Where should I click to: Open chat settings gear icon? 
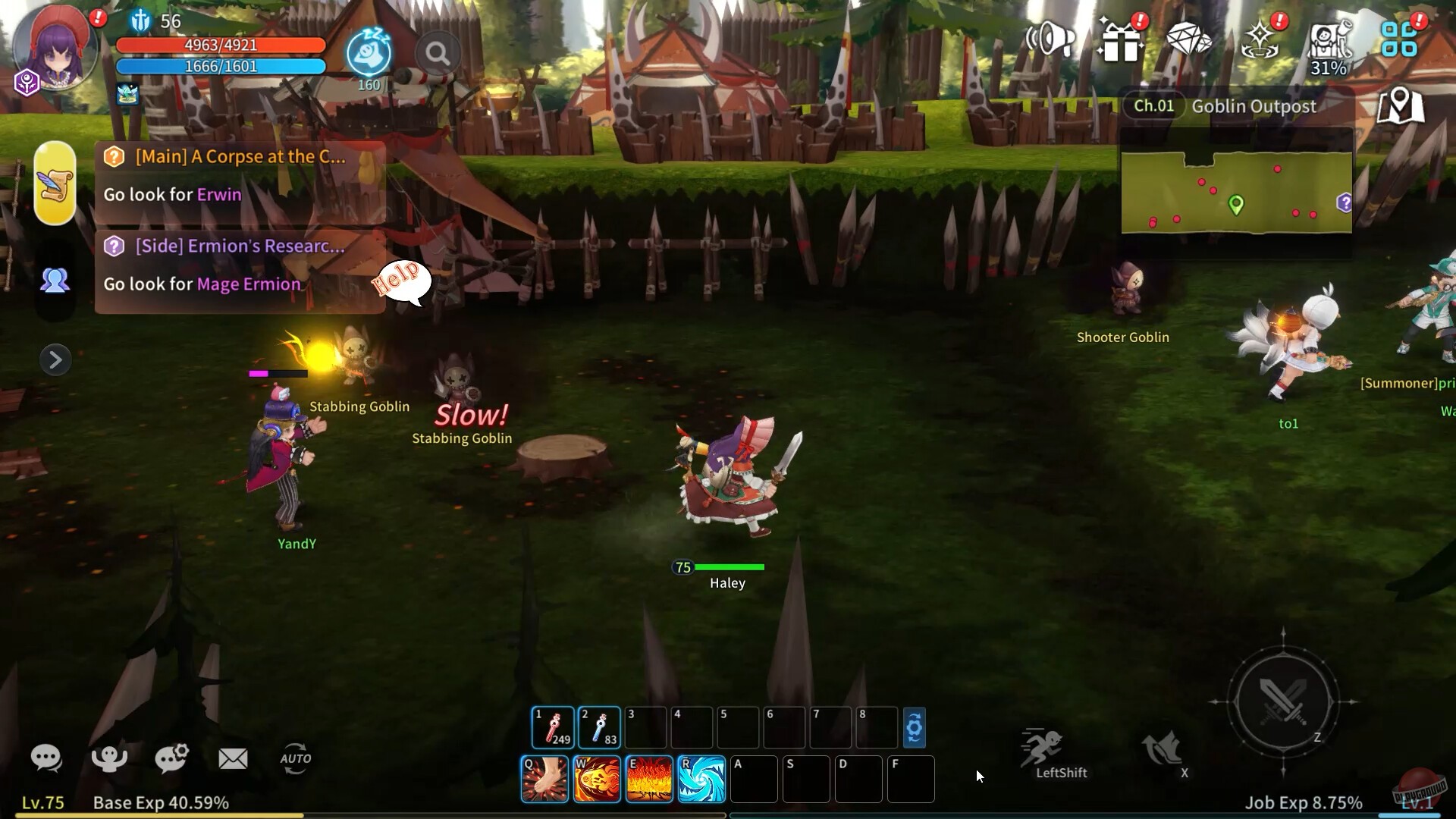click(x=172, y=758)
